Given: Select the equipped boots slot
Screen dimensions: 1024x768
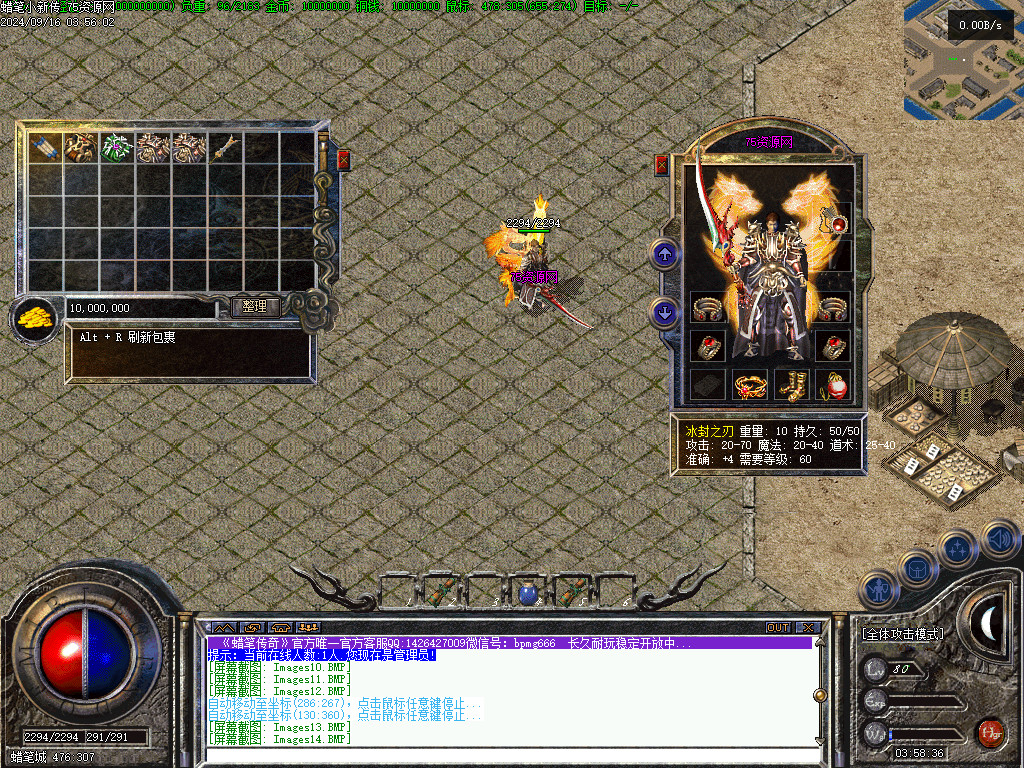Looking at the screenshot, I should click(793, 384).
